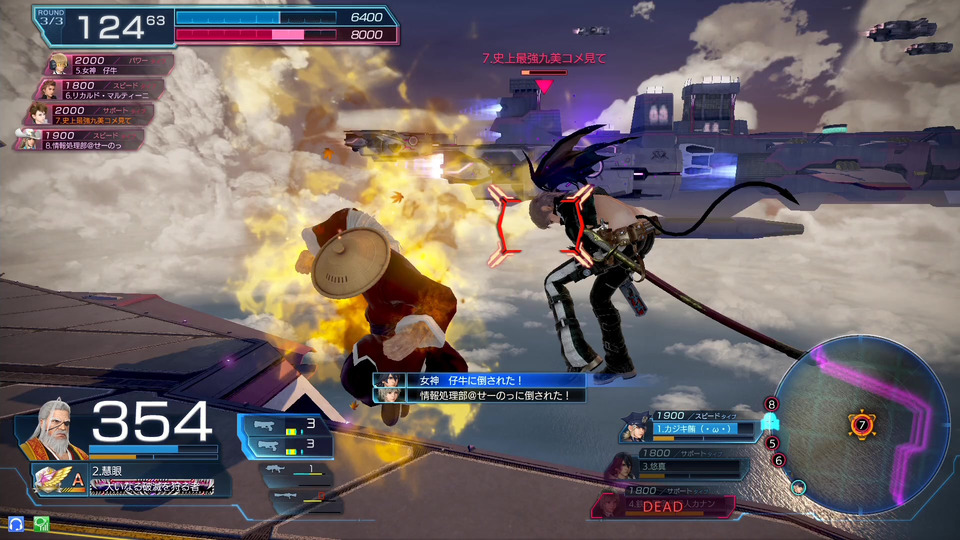Click the green signal chat icon
This screenshot has width=960, height=540.
[x=41, y=523]
